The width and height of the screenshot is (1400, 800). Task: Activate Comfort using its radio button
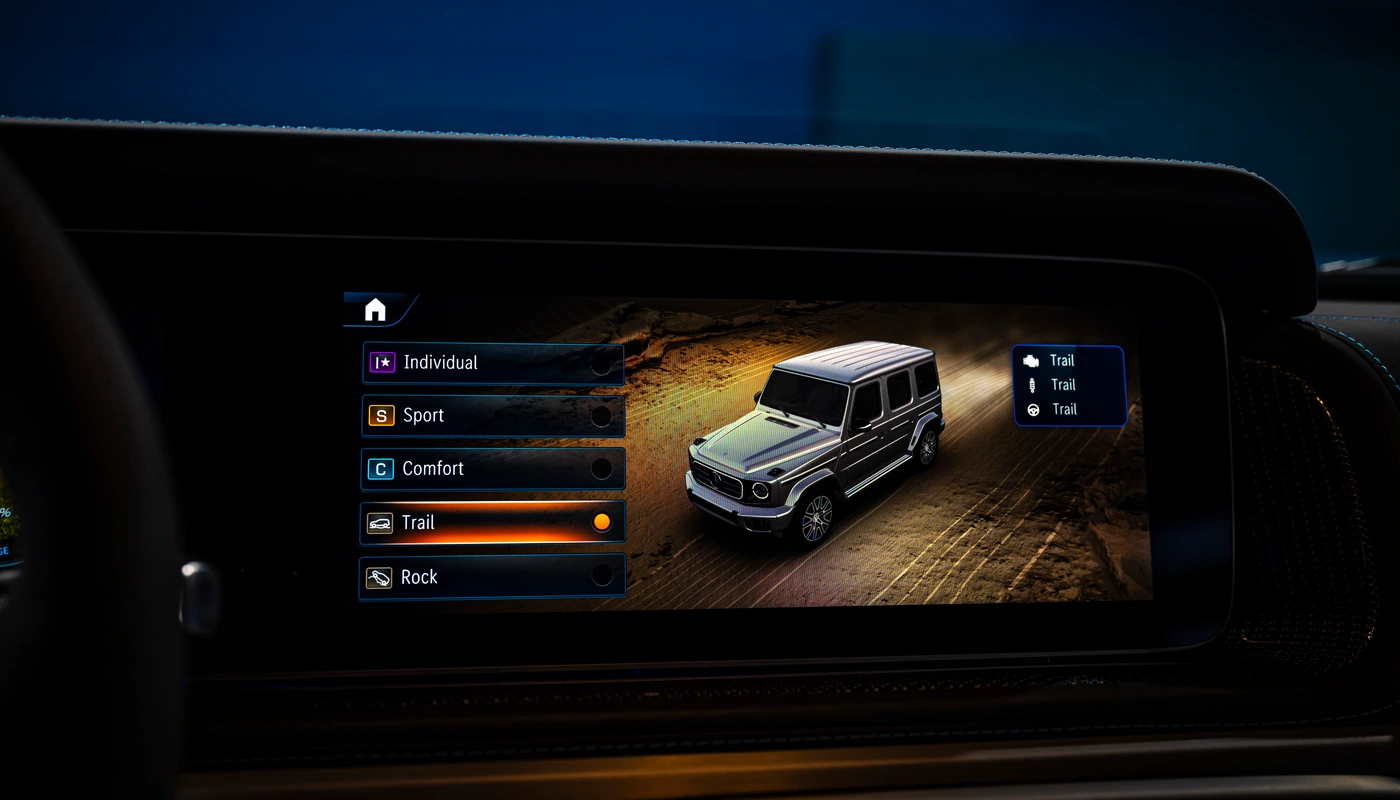(x=602, y=468)
